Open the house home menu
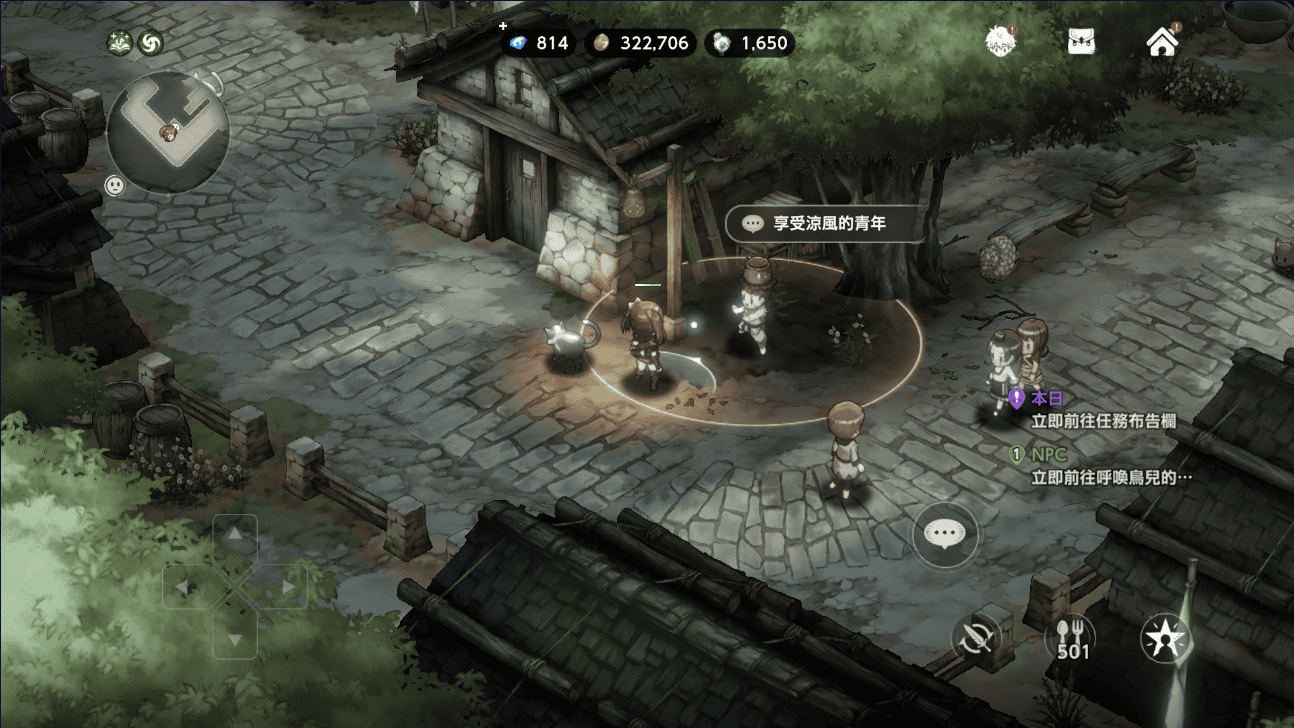 coord(1161,42)
